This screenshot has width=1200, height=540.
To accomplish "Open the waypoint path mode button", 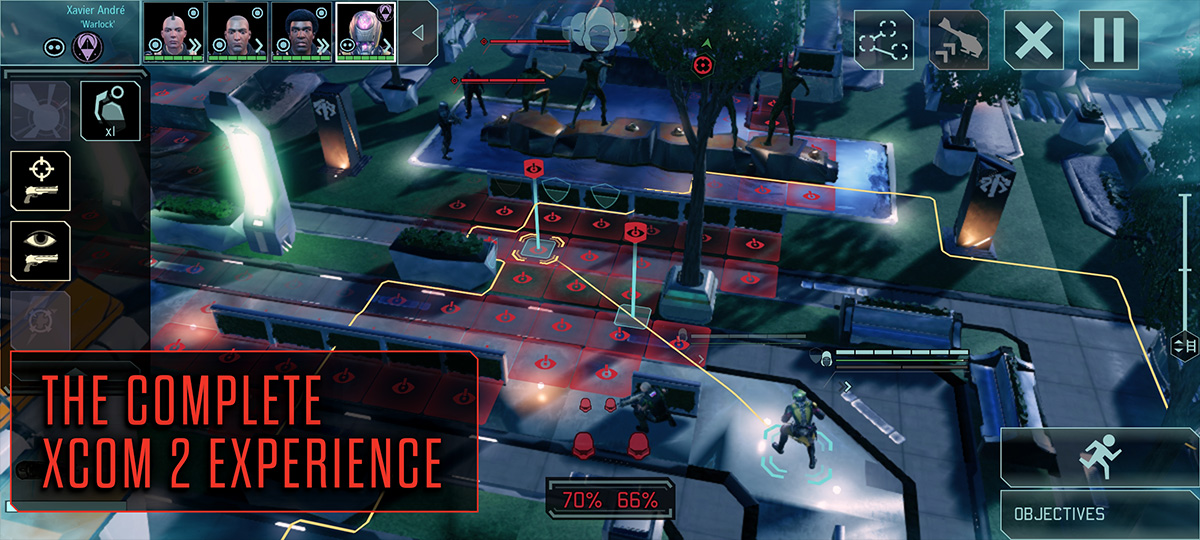I will [884, 41].
